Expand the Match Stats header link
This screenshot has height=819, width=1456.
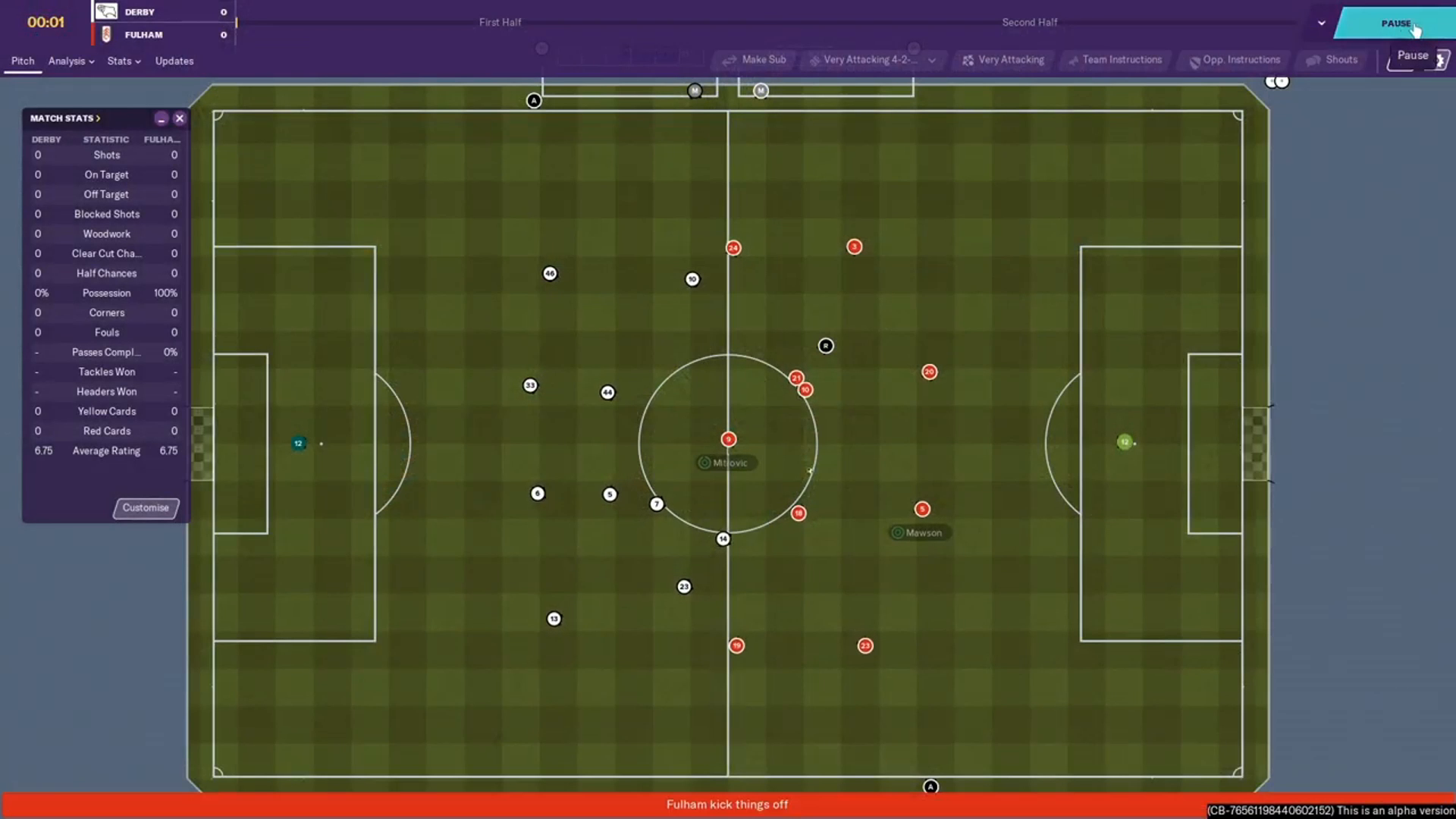coord(65,118)
